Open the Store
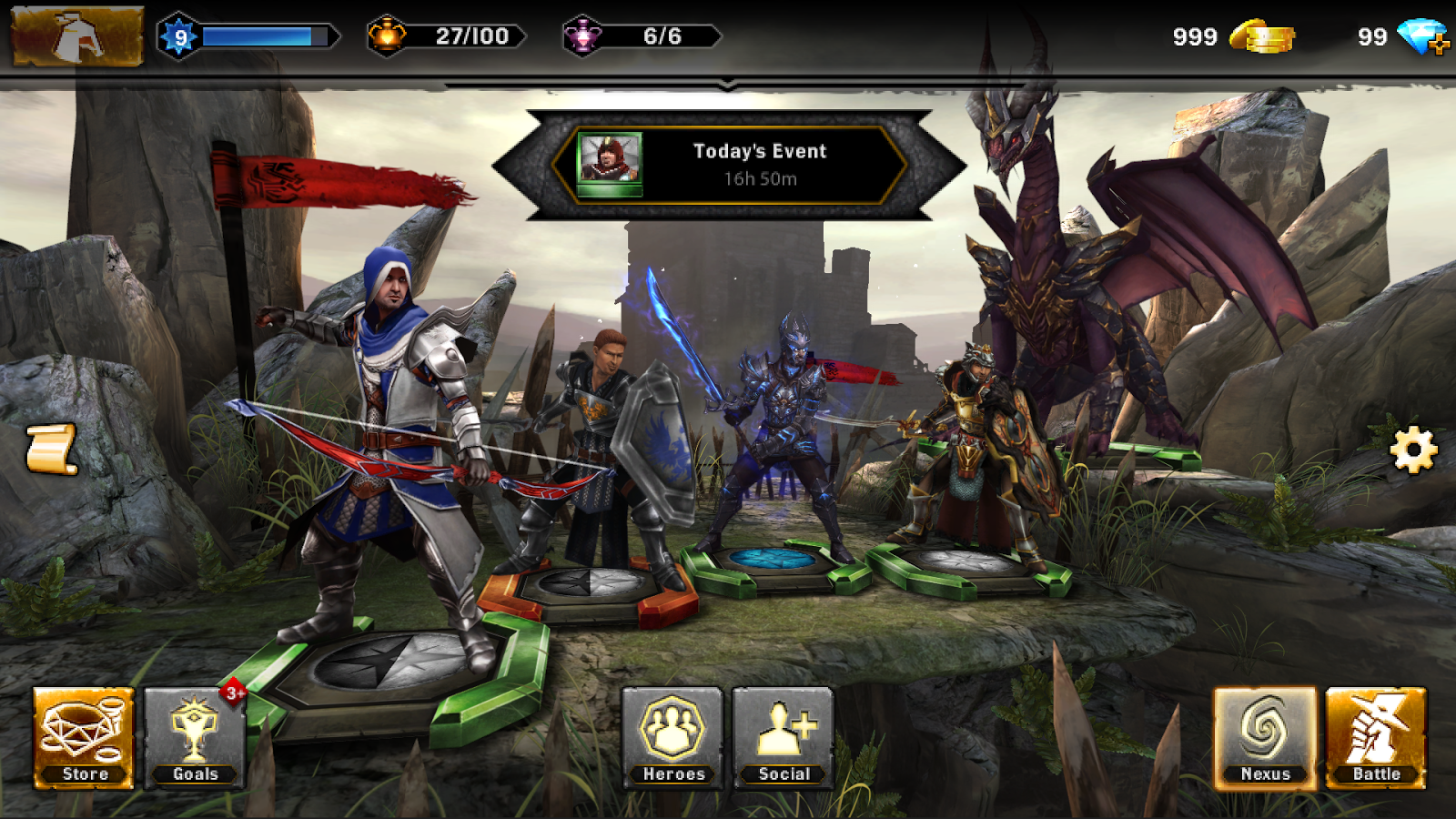Image resolution: width=1456 pixels, height=819 pixels. click(x=83, y=739)
